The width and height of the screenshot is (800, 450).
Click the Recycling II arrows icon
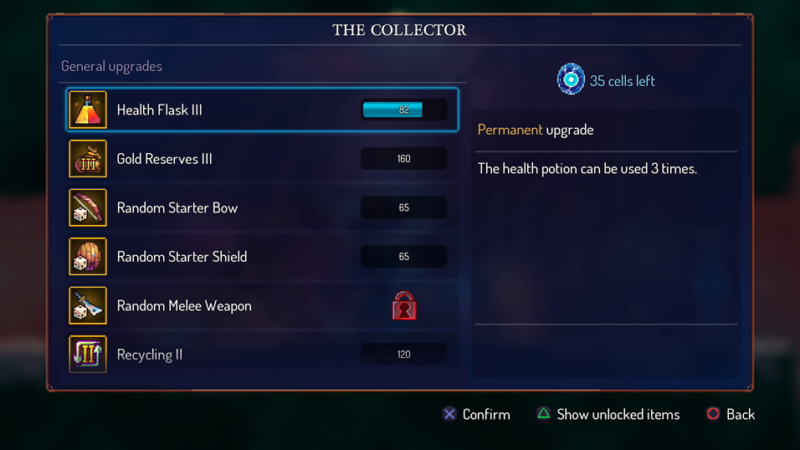pyautogui.click(x=88, y=355)
